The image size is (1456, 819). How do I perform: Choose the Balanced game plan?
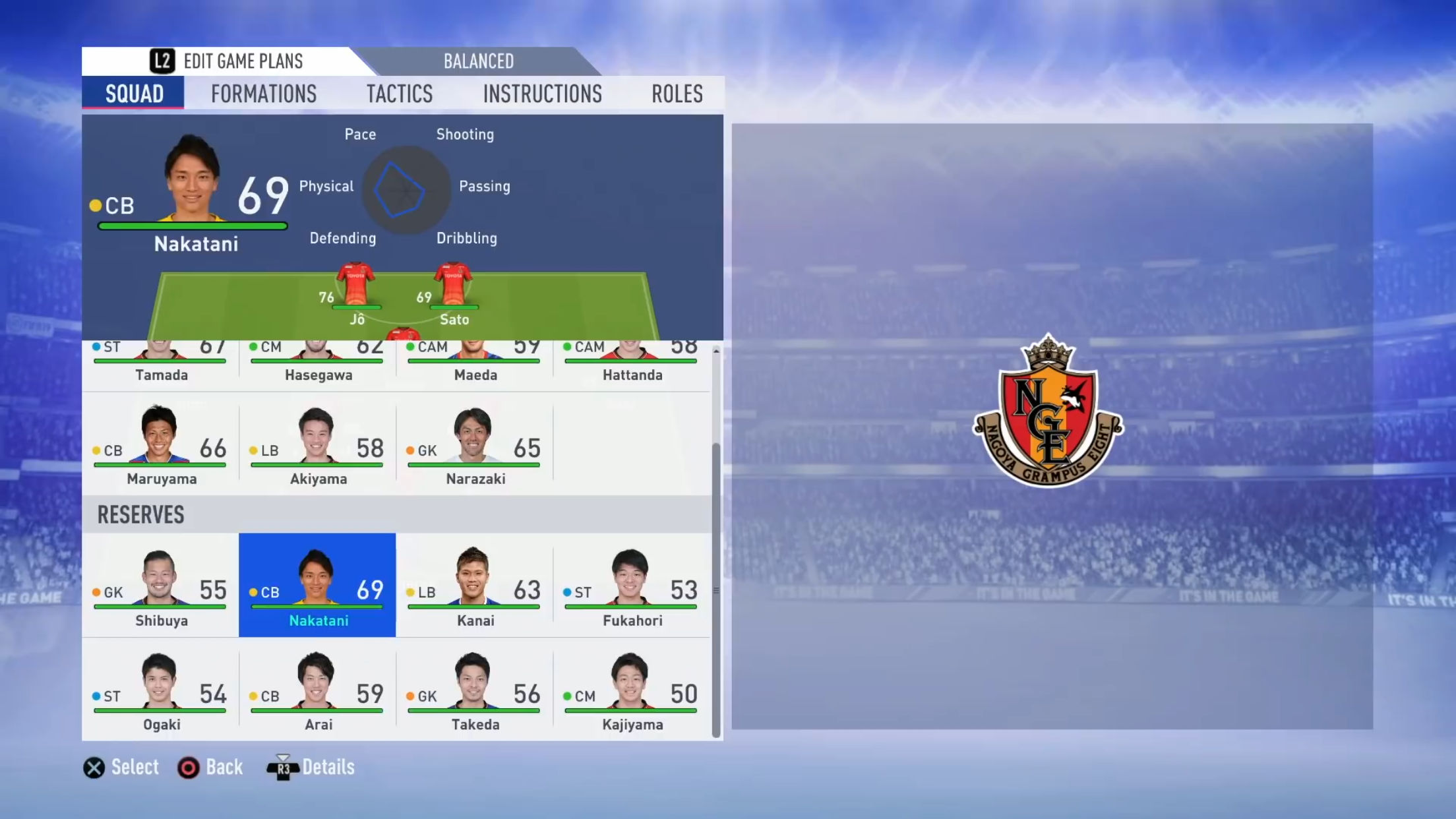coord(478,61)
